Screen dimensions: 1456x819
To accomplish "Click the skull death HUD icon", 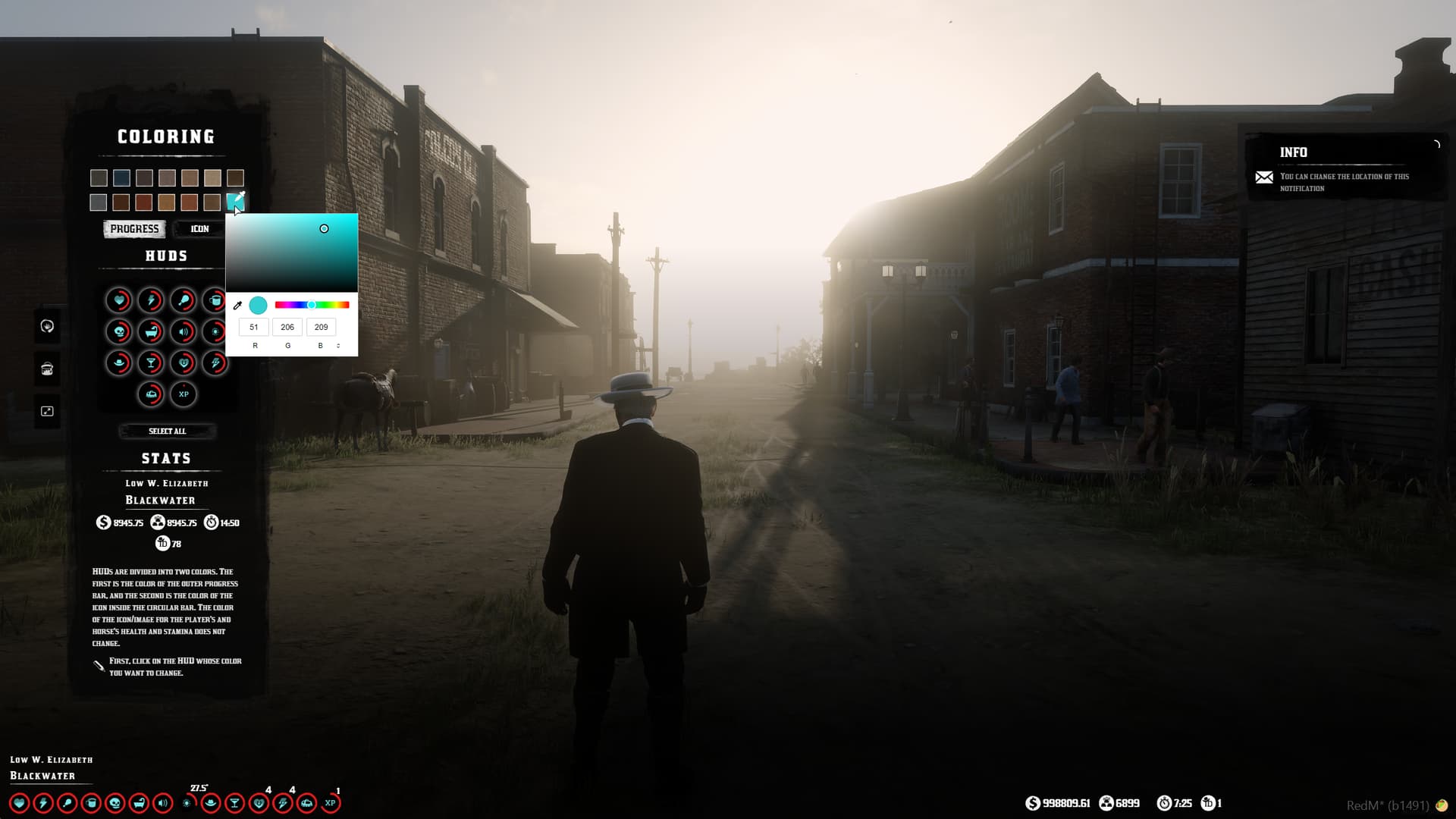I will [x=119, y=331].
